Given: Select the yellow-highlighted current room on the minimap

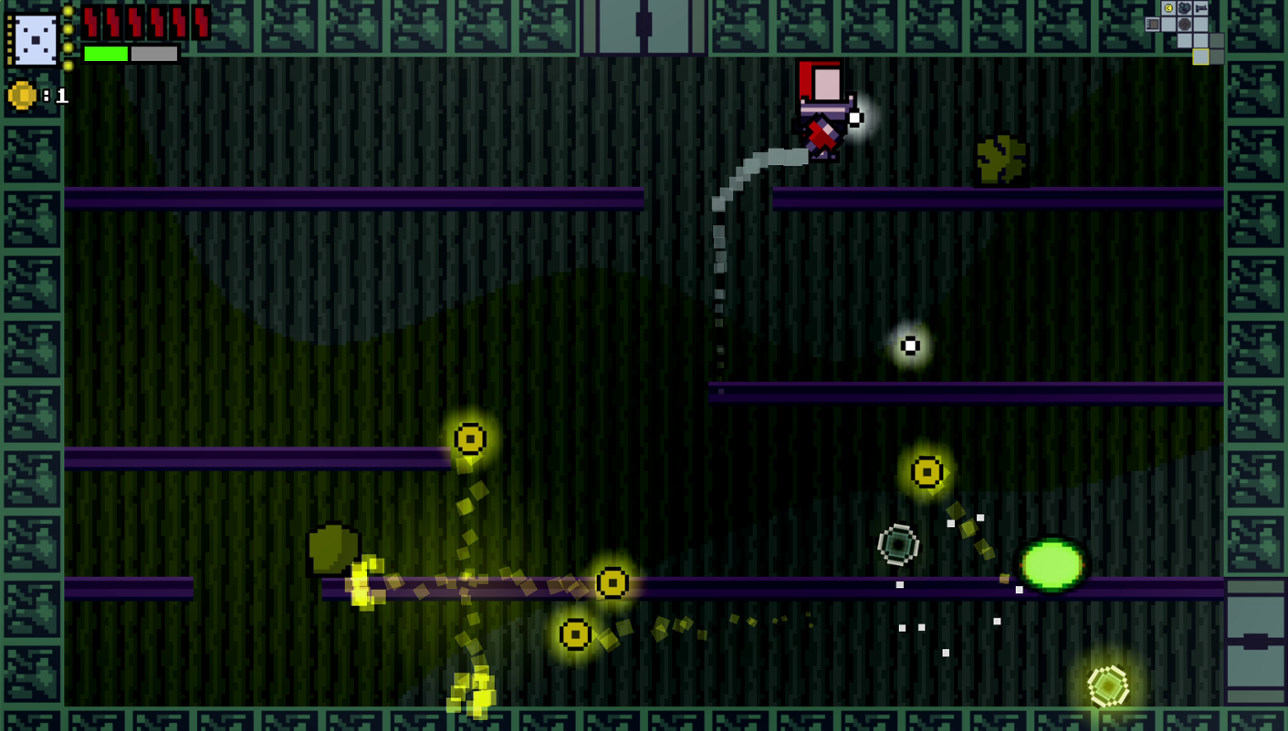Looking at the screenshot, I should pyautogui.click(x=1201, y=57).
